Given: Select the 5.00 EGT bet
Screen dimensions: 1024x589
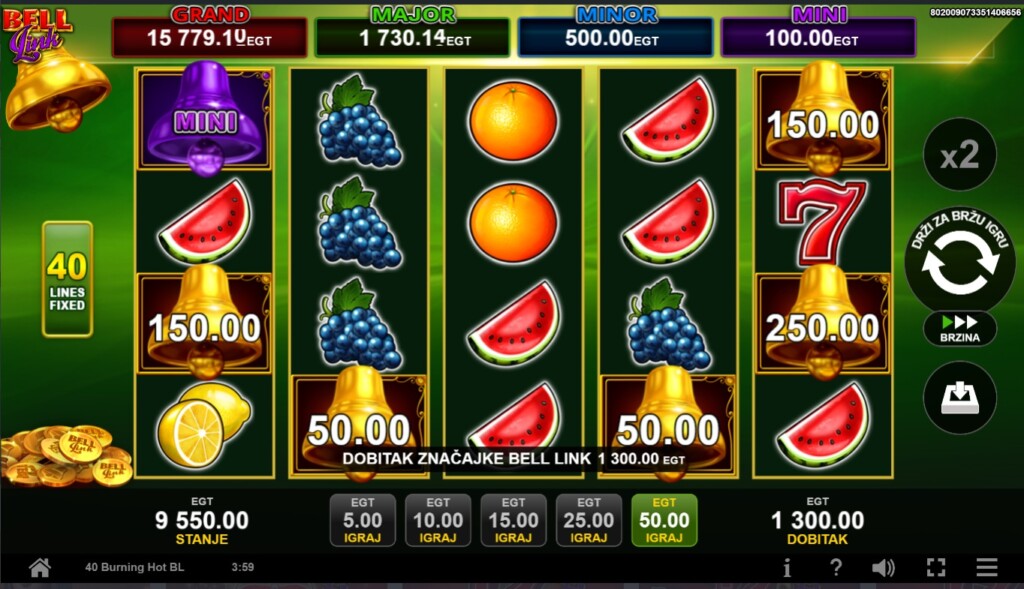Looking at the screenshot, I should point(362,521).
